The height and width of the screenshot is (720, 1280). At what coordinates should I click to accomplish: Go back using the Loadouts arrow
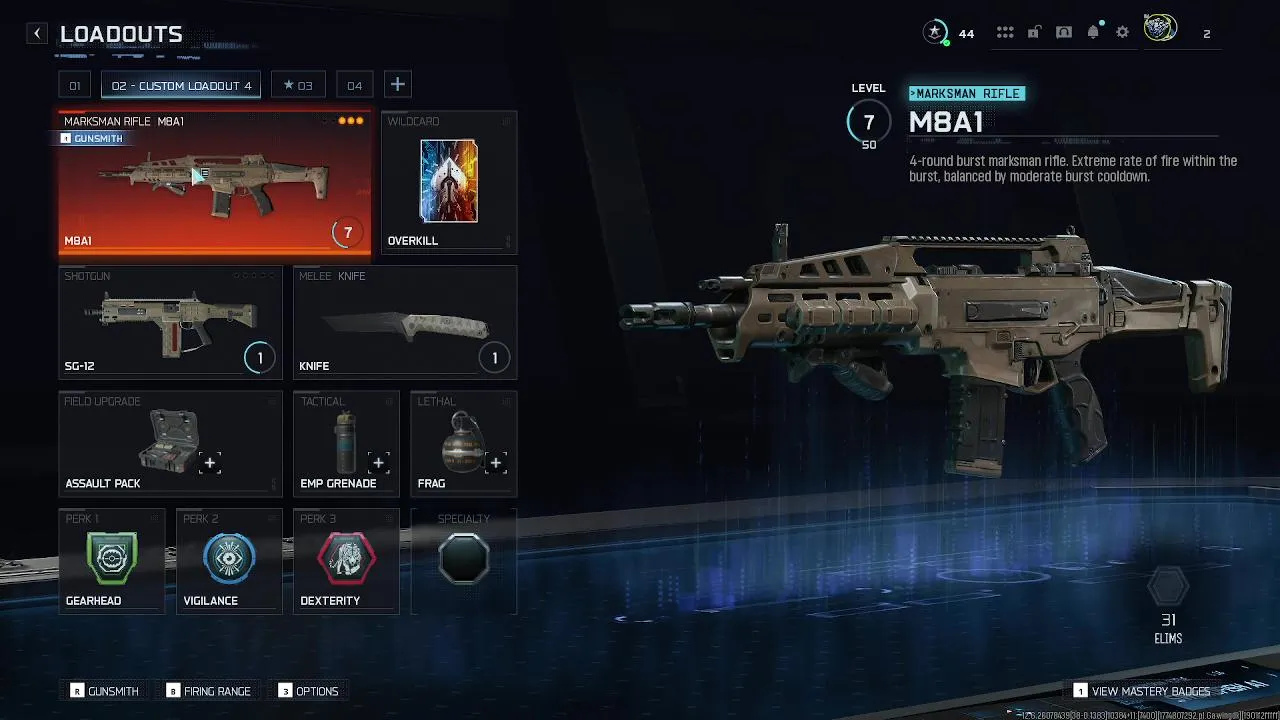click(37, 34)
